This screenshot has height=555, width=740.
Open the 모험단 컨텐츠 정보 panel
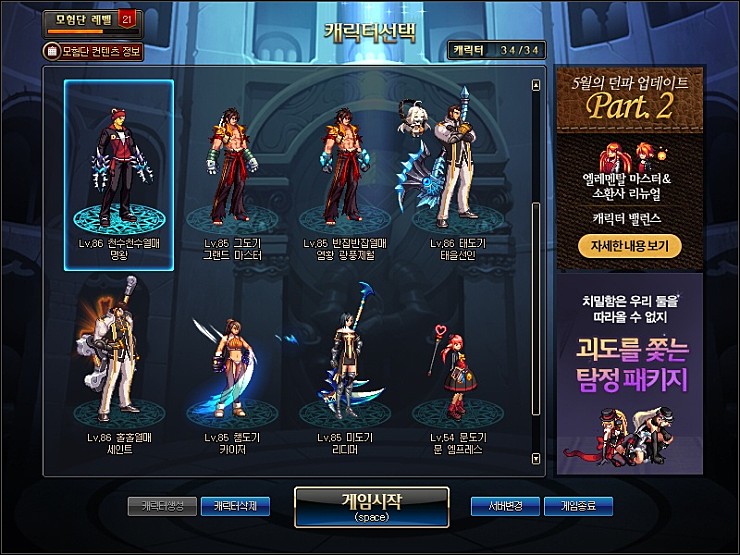pyautogui.click(x=93, y=50)
